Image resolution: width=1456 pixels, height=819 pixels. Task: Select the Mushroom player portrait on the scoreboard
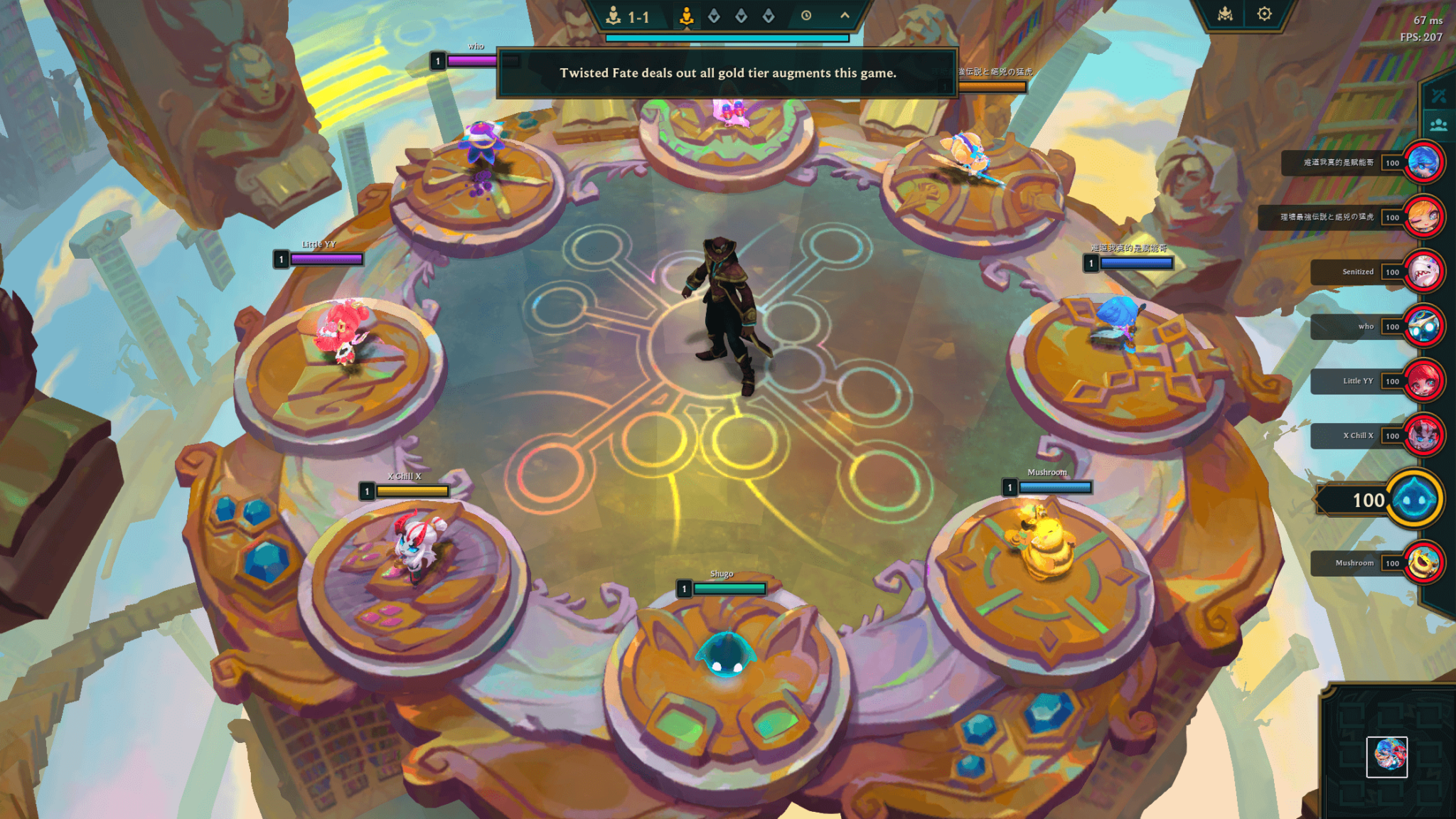pyautogui.click(x=1425, y=563)
